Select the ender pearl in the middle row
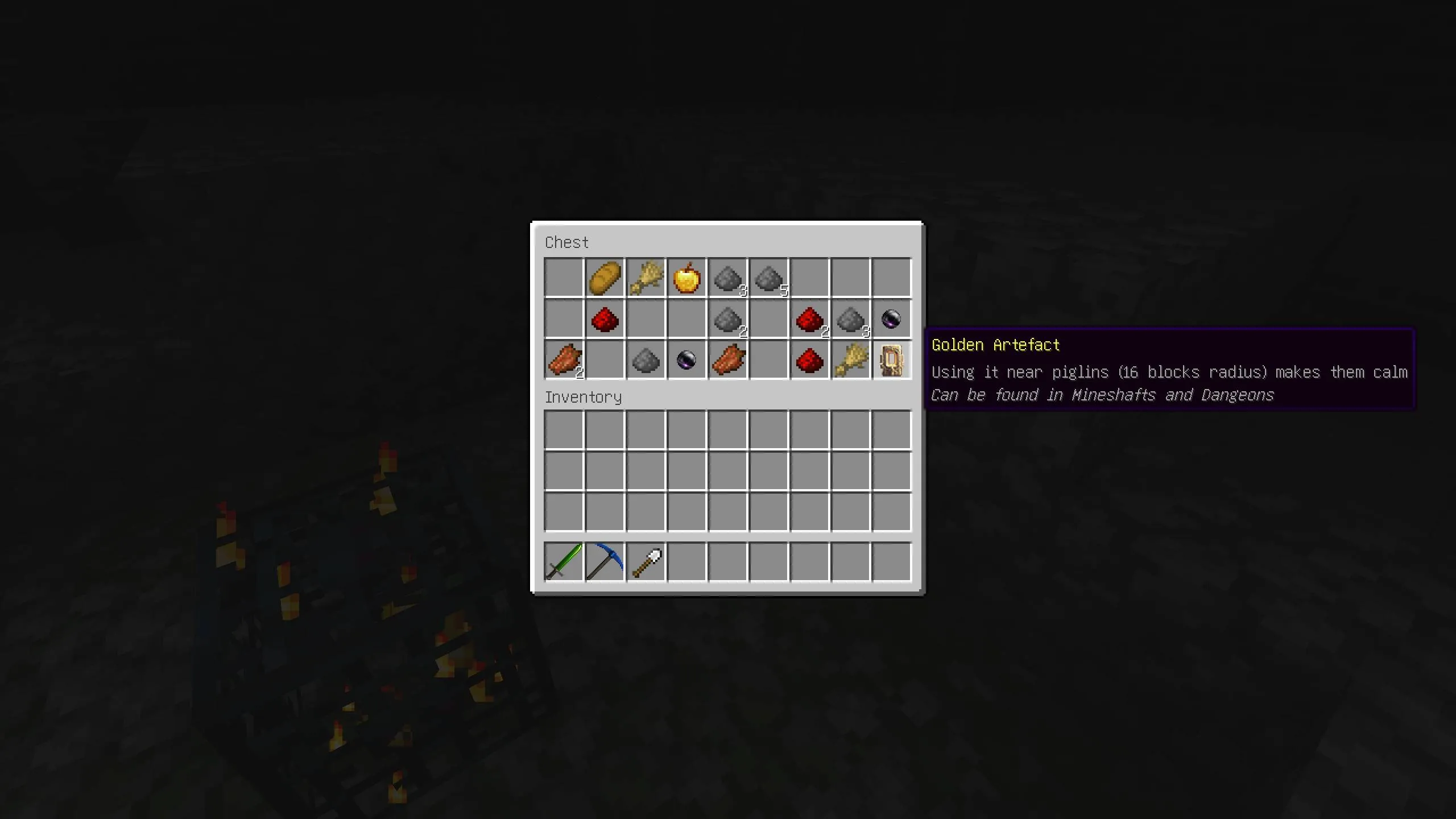The height and width of the screenshot is (819, 1456). click(x=891, y=319)
